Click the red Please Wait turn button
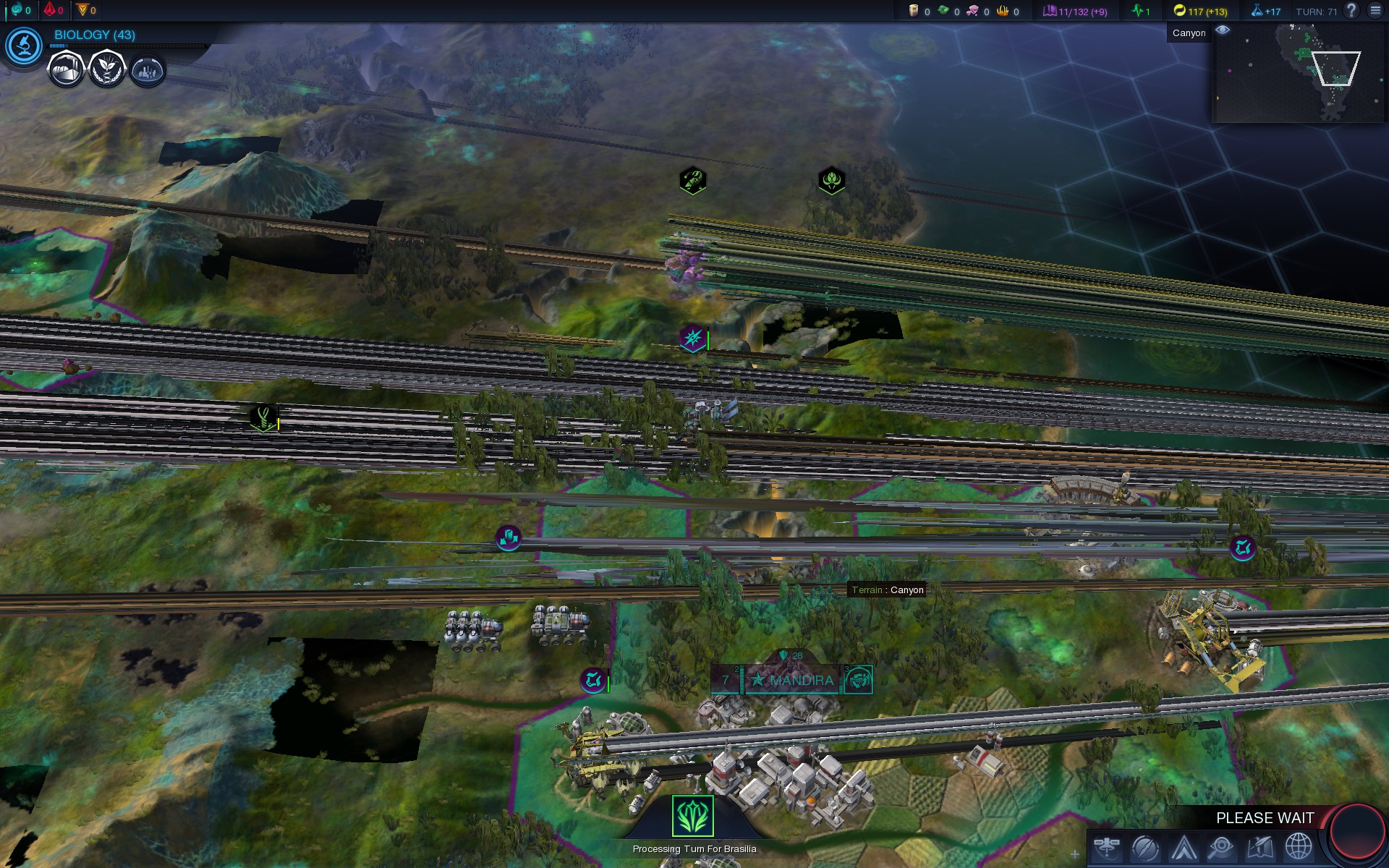The height and width of the screenshot is (868, 1389). pos(1357,832)
